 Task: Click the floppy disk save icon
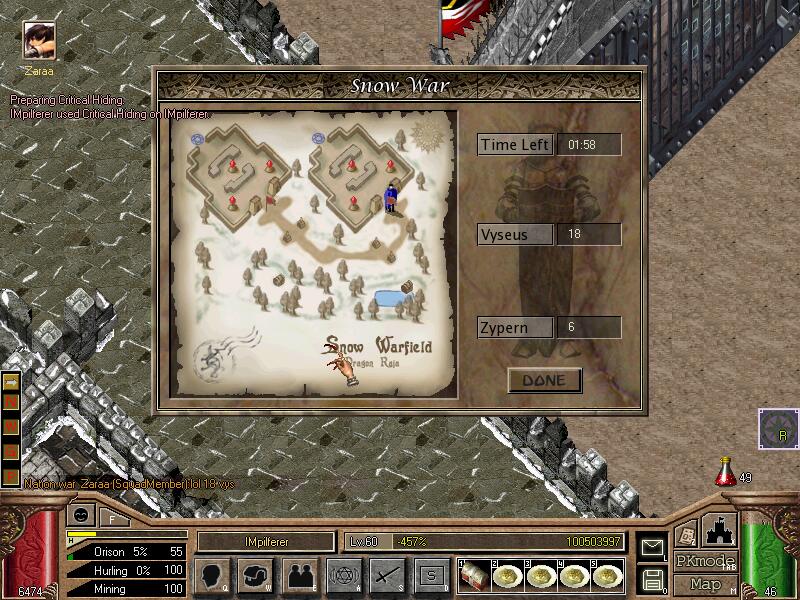[x=652, y=579]
